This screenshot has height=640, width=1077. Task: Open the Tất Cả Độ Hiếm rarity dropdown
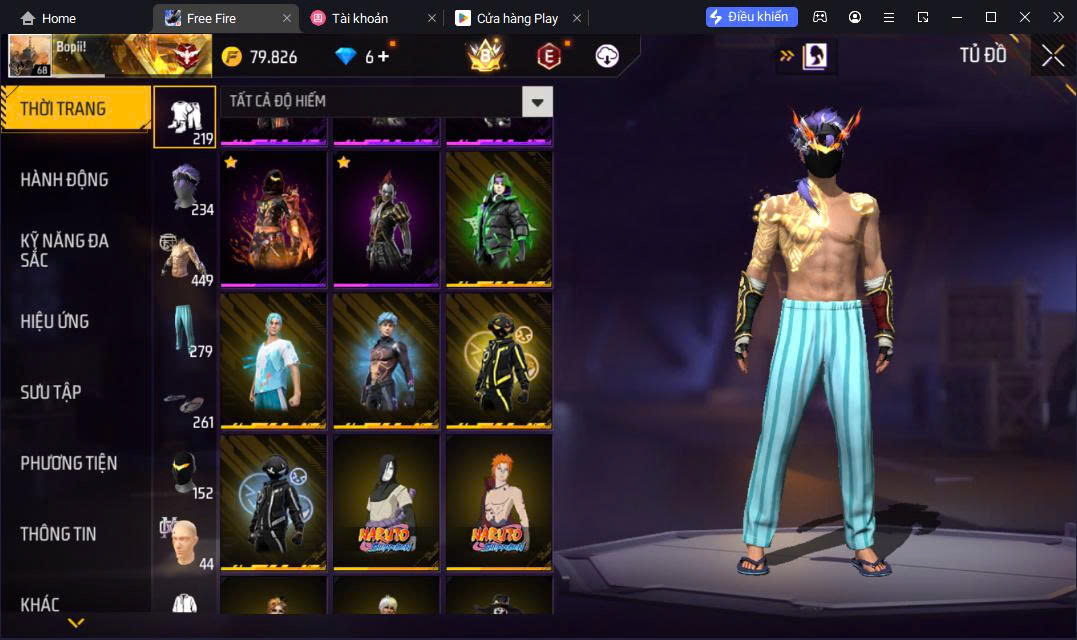[x=537, y=101]
